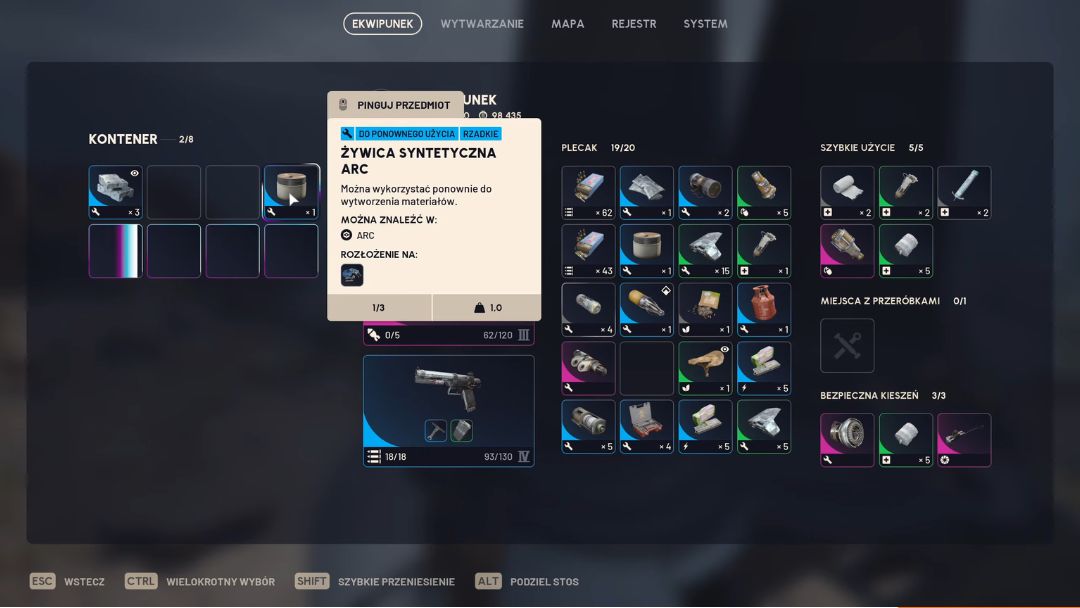The height and width of the screenshot is (608, 1080).
Task: Select the round mechanical part in safe pocket
Action: tap(847, 439)
